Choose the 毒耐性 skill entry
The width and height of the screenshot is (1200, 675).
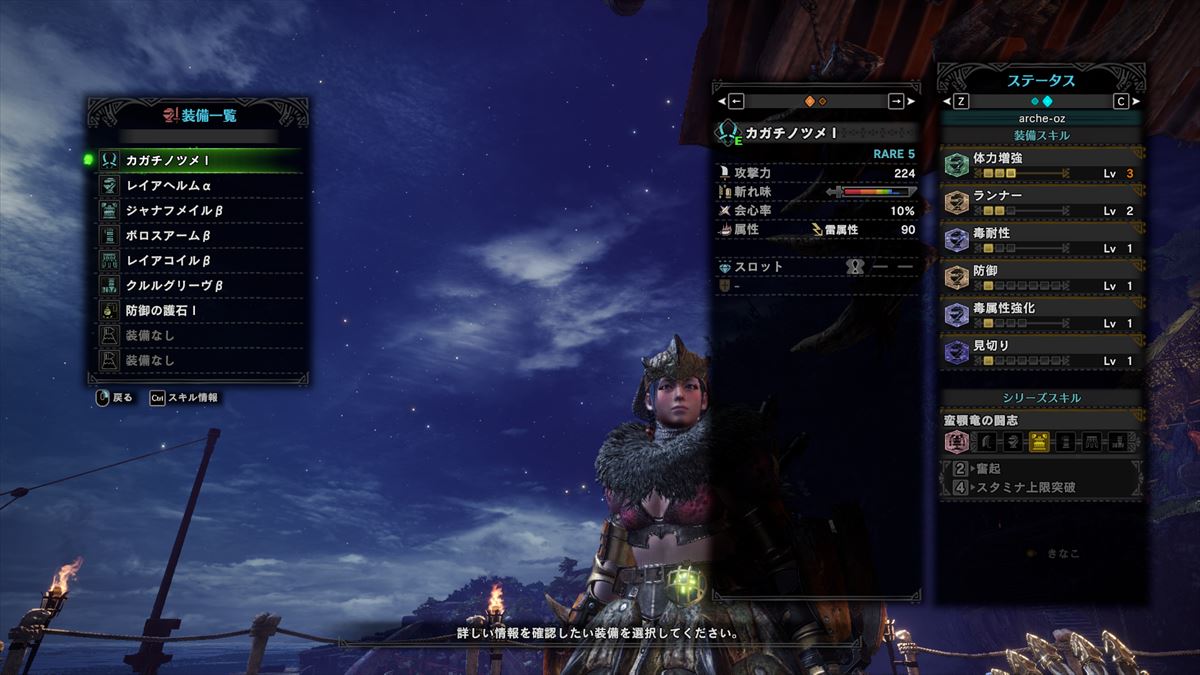1041,240
